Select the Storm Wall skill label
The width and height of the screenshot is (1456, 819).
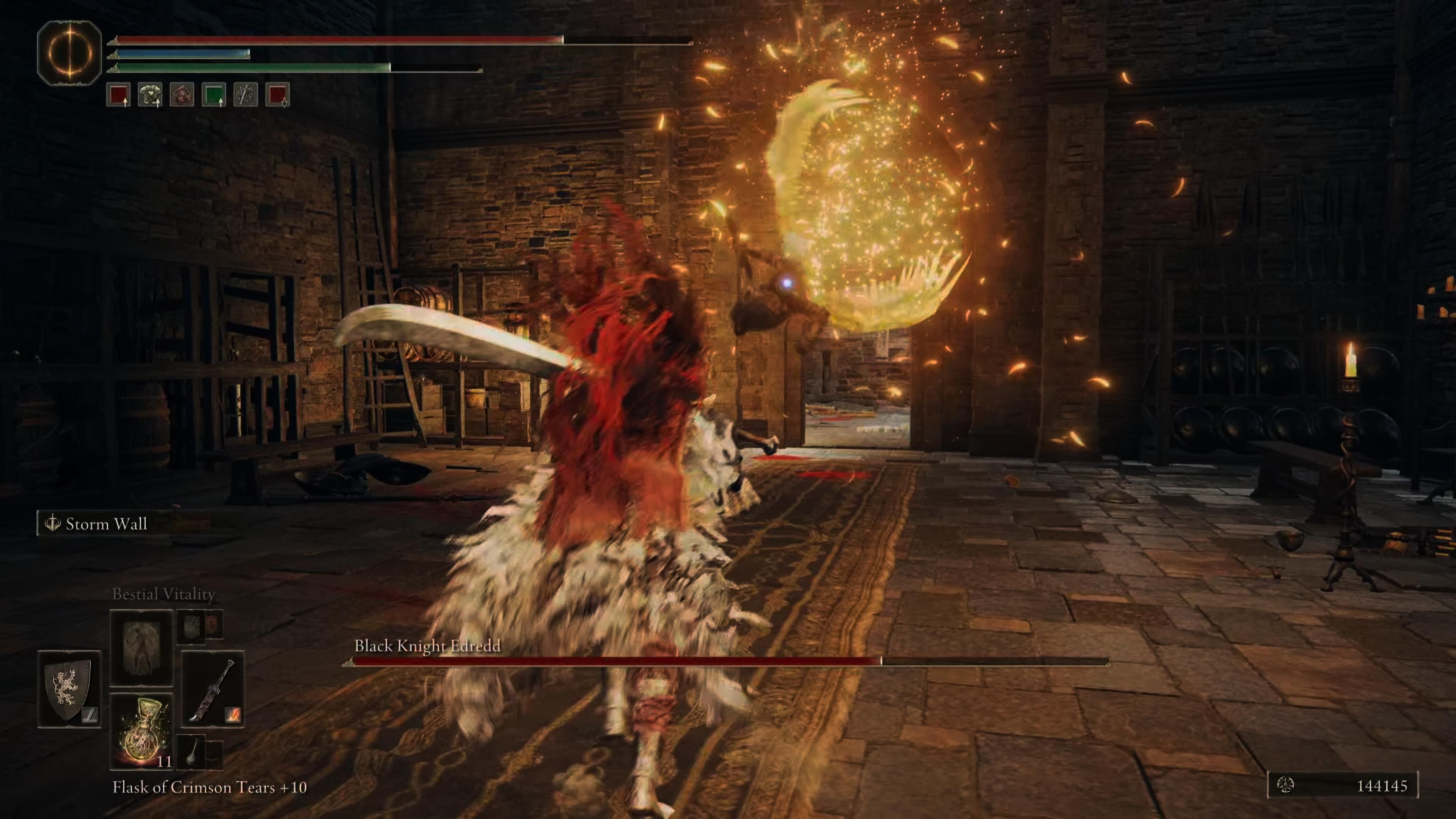pos(106,524)
